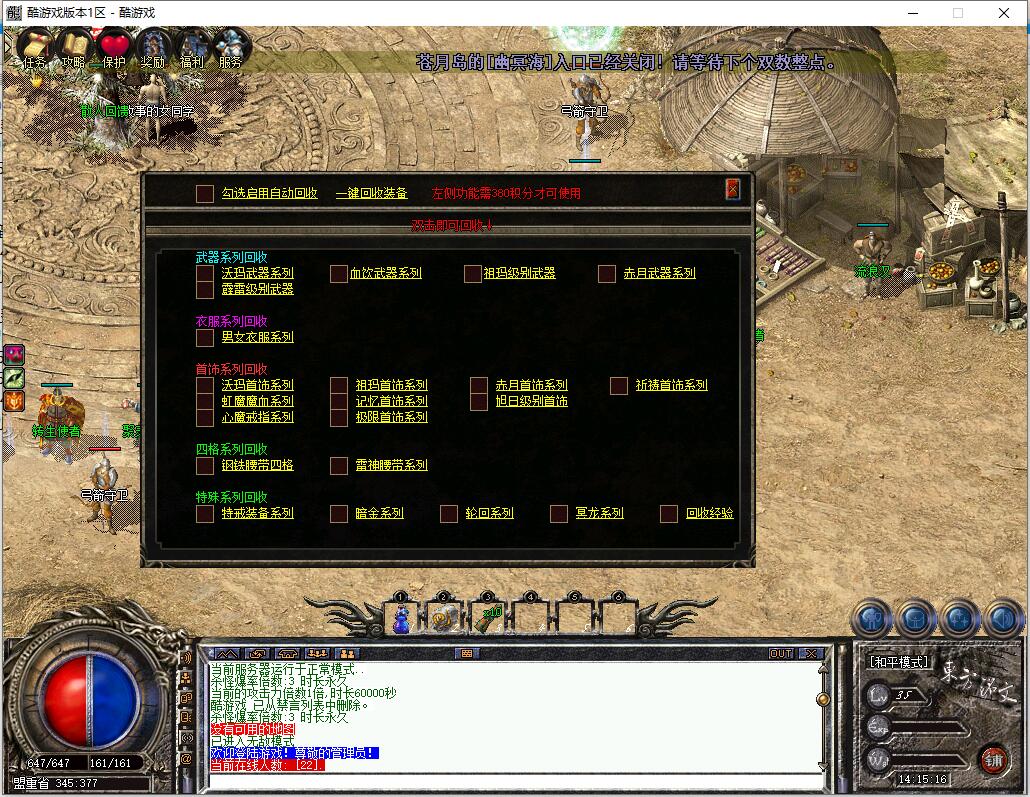
Task: Open the 服务 wizard icon
Action: pyautogui.click(x=230, y=46)
